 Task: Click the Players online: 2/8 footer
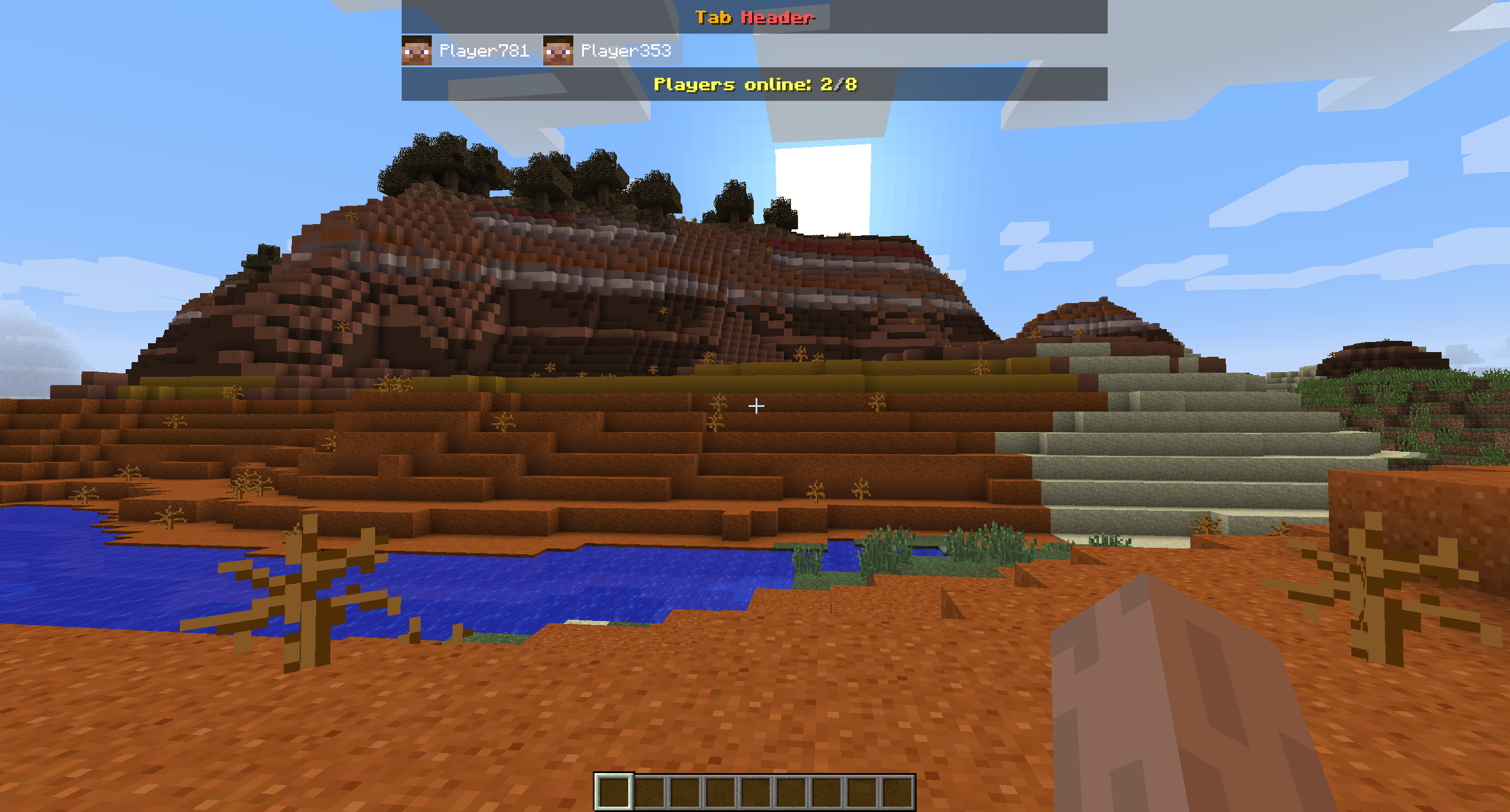[755, 85]
